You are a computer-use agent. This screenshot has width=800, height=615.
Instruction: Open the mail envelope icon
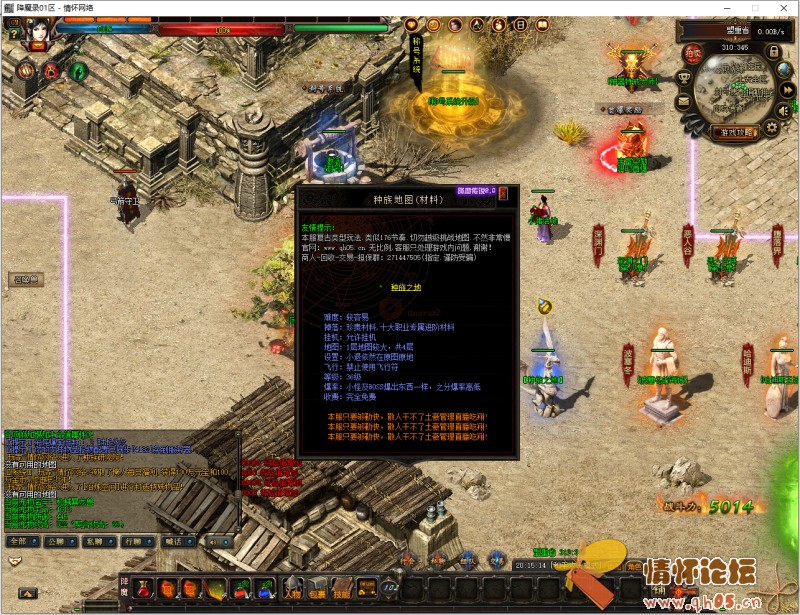tap(684, 101)
